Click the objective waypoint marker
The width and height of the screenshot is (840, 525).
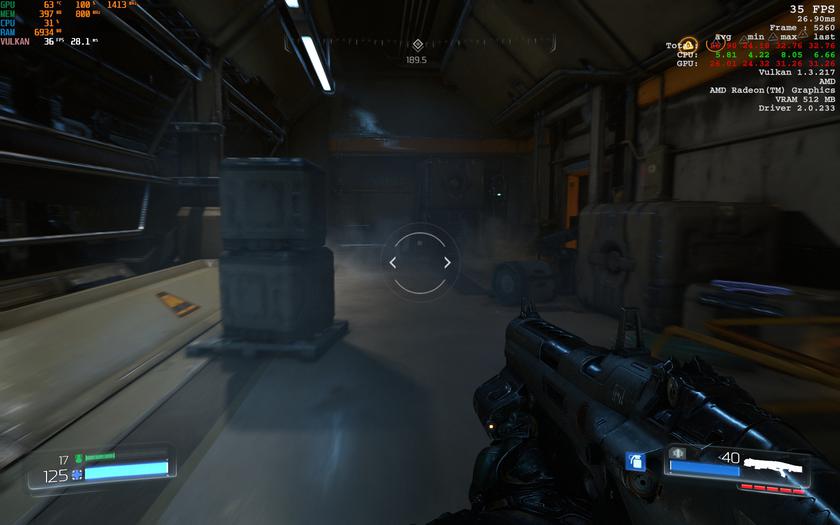[x=417, y=44]
